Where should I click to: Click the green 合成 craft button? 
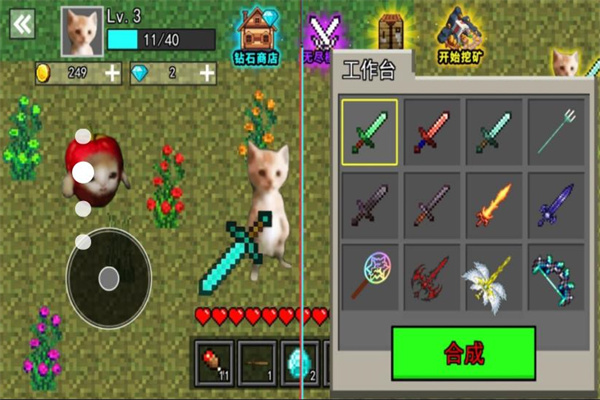pyautogui.click(x=463, y=353)
